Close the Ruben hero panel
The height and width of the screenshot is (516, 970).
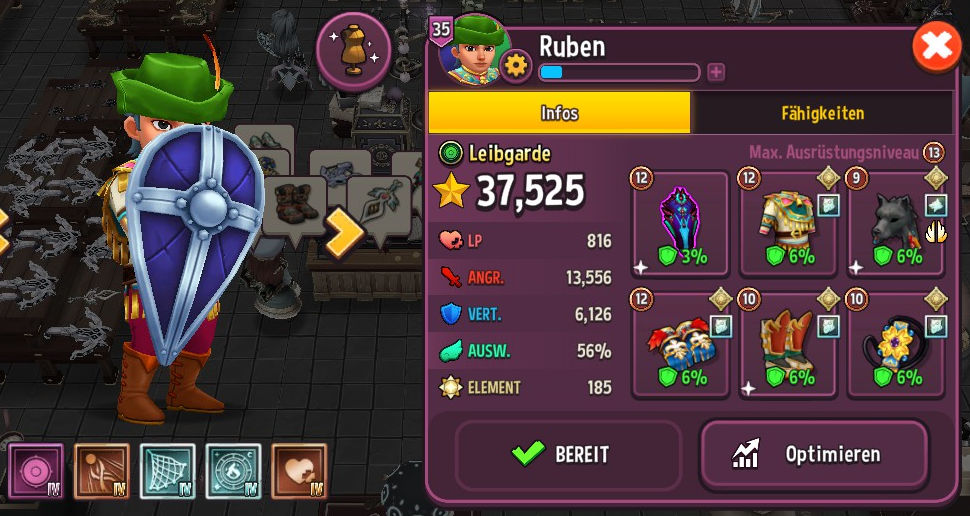pos(936,47)
